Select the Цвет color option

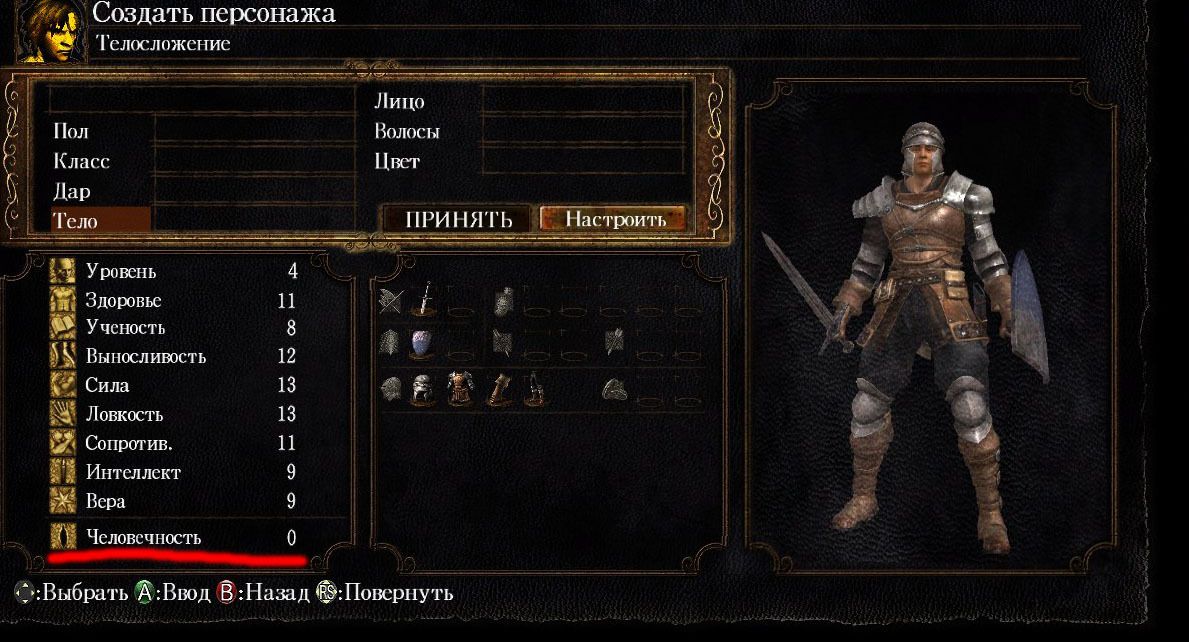(x=396, y=161)
